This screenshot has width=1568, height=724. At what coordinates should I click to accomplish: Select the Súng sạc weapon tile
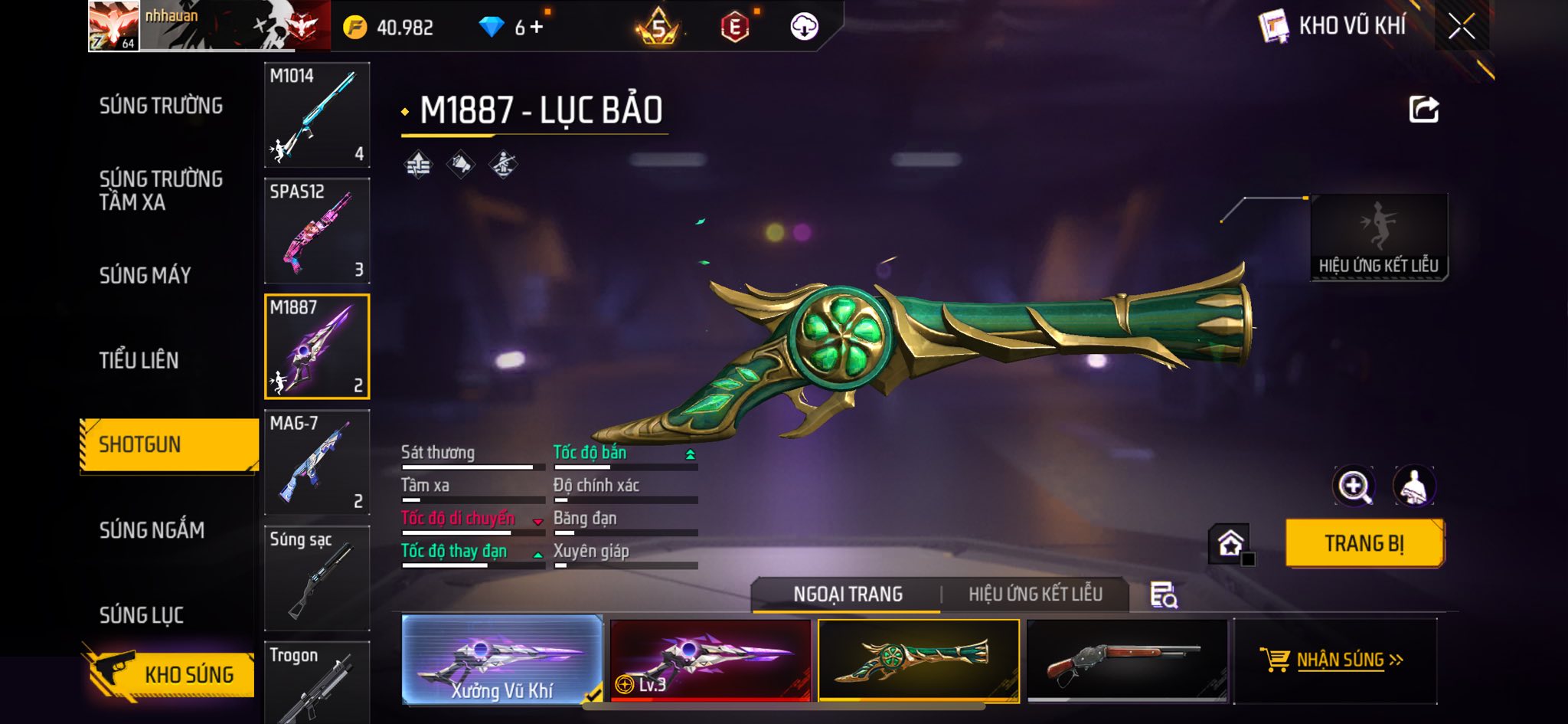coord(317,578)
